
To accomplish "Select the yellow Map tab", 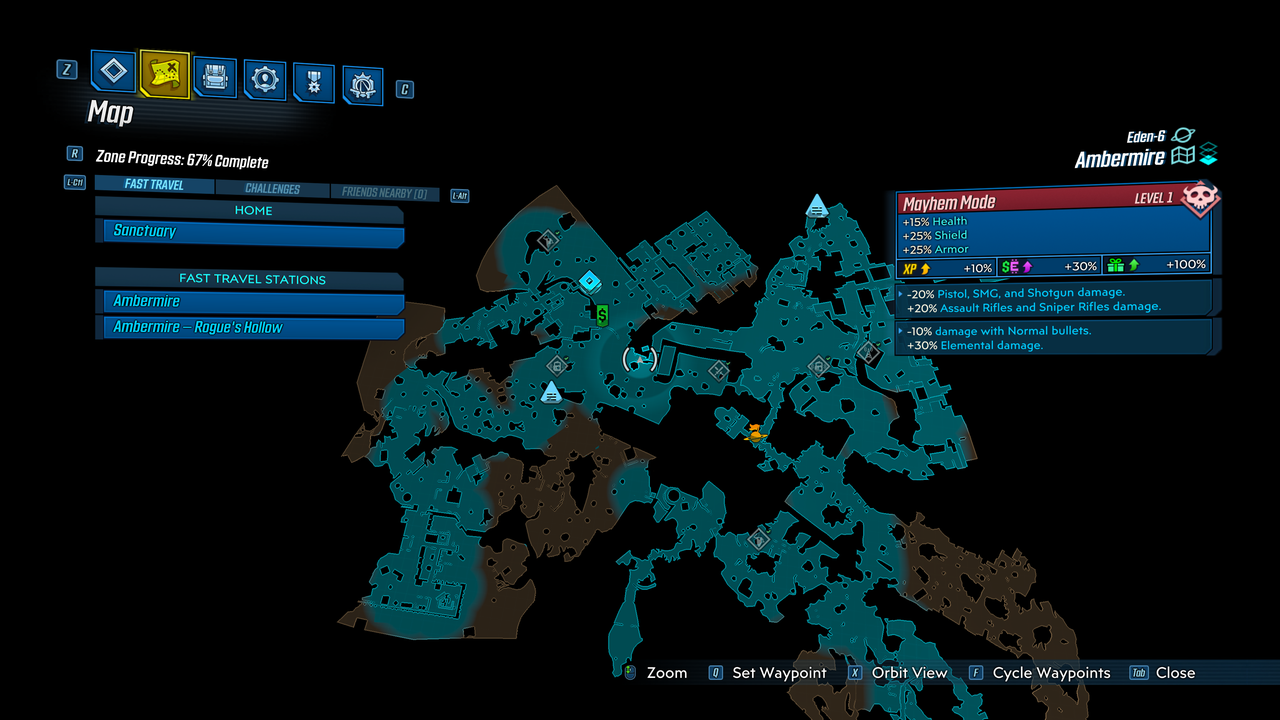I will click(164, 73).
